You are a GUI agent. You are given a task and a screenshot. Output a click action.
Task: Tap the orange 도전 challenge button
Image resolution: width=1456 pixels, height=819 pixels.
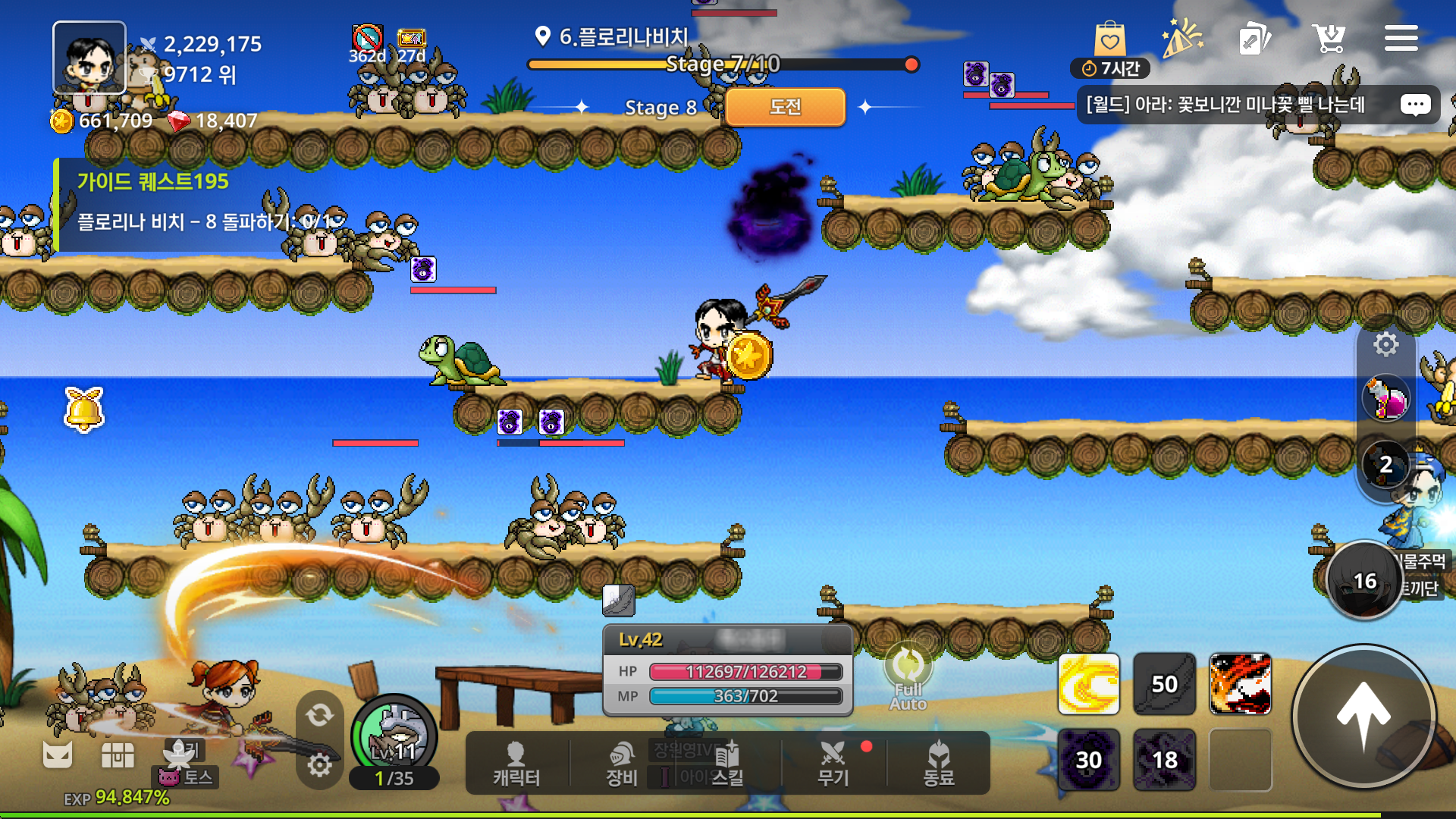[x=785, y=107]
